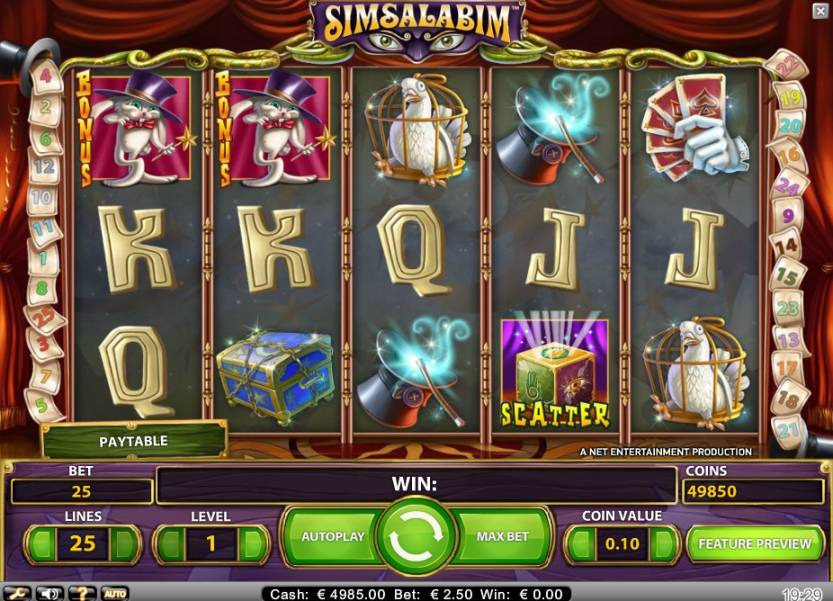Place the Max Bet
833x601 pixels.
[502, 537]
